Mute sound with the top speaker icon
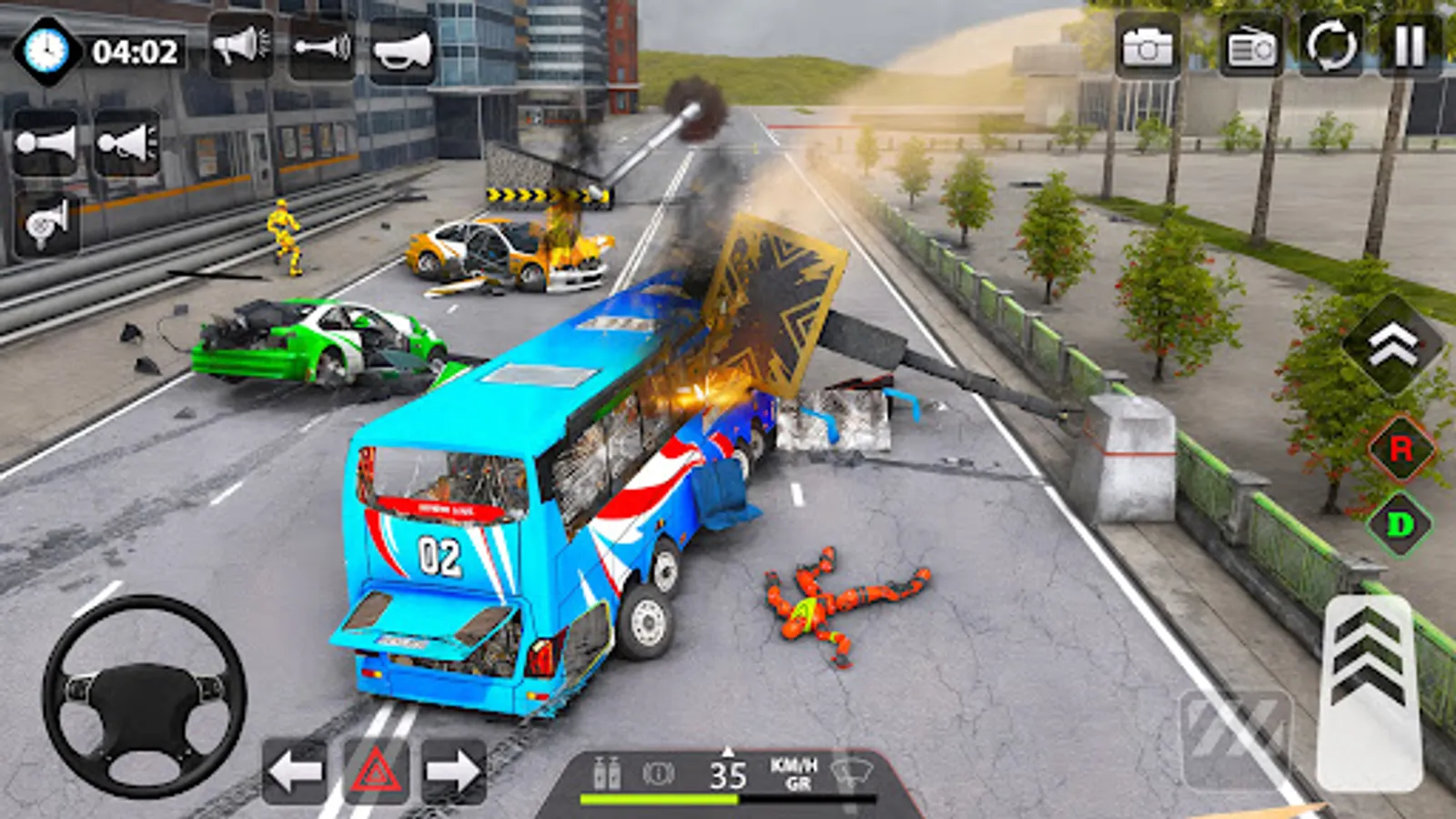 [241, 47]
